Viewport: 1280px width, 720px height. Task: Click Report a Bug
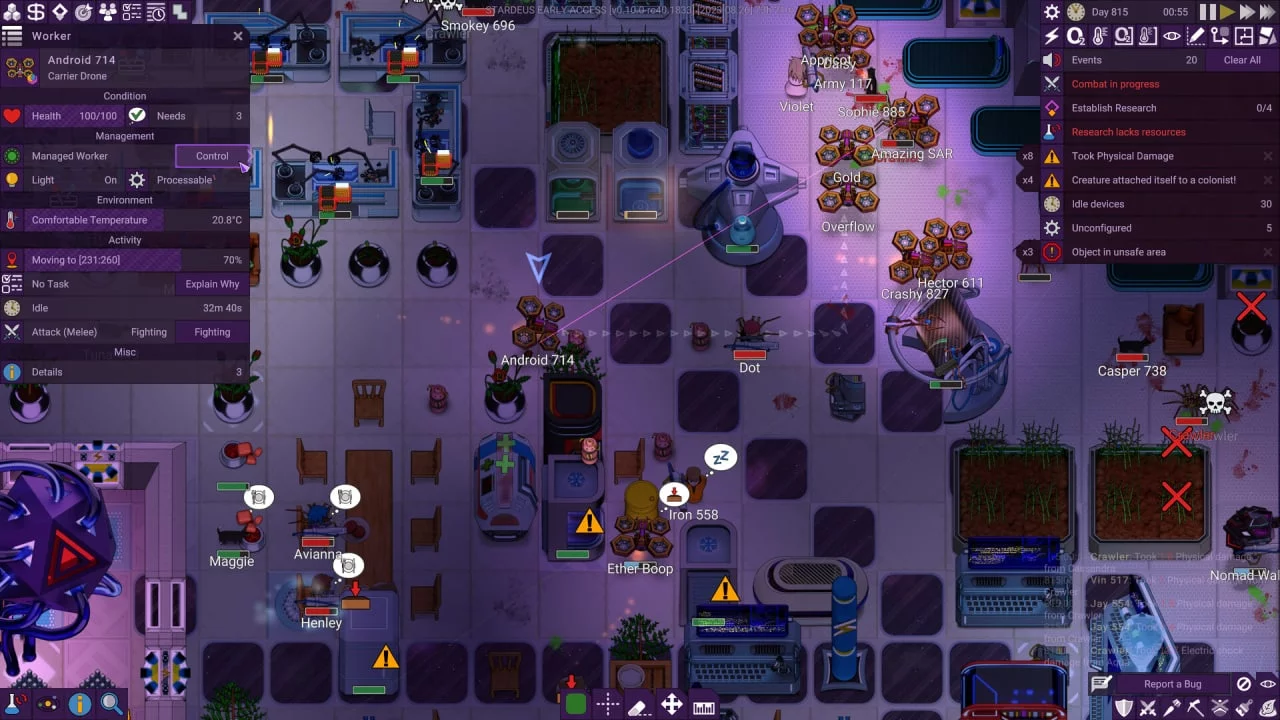tap(1172, 684)
